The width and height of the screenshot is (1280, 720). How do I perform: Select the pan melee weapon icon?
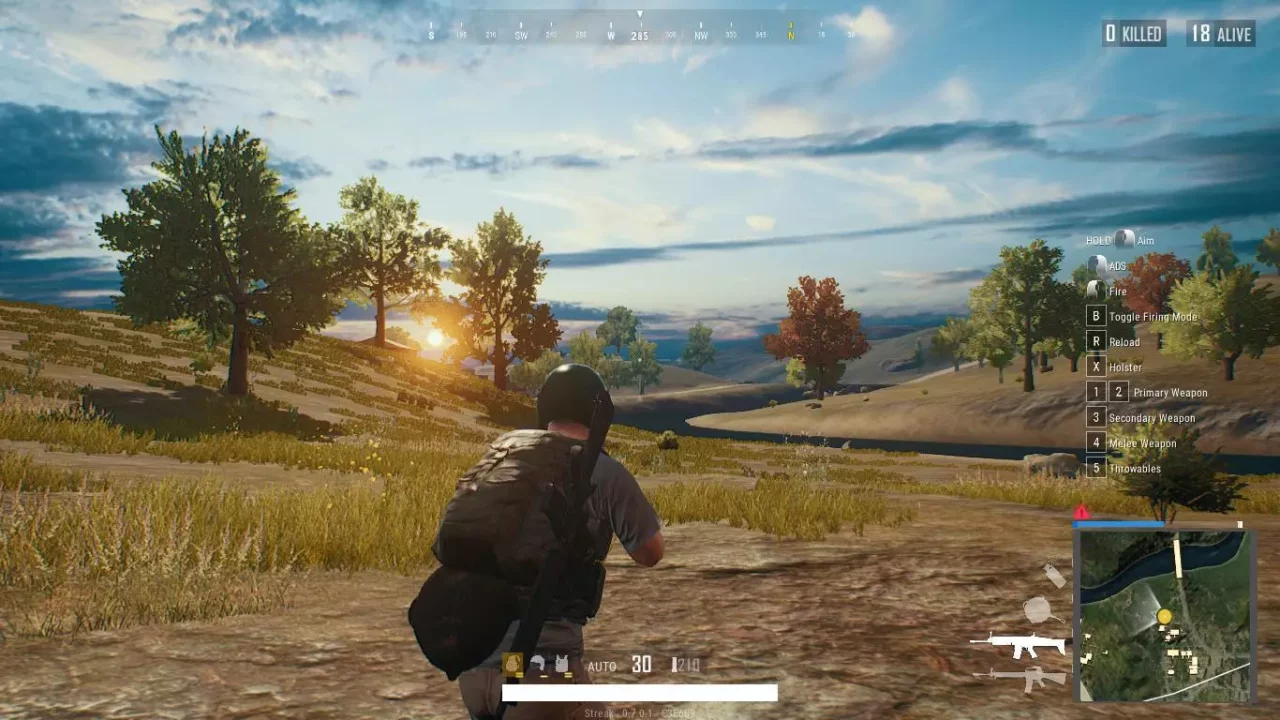pos(1038,608)
